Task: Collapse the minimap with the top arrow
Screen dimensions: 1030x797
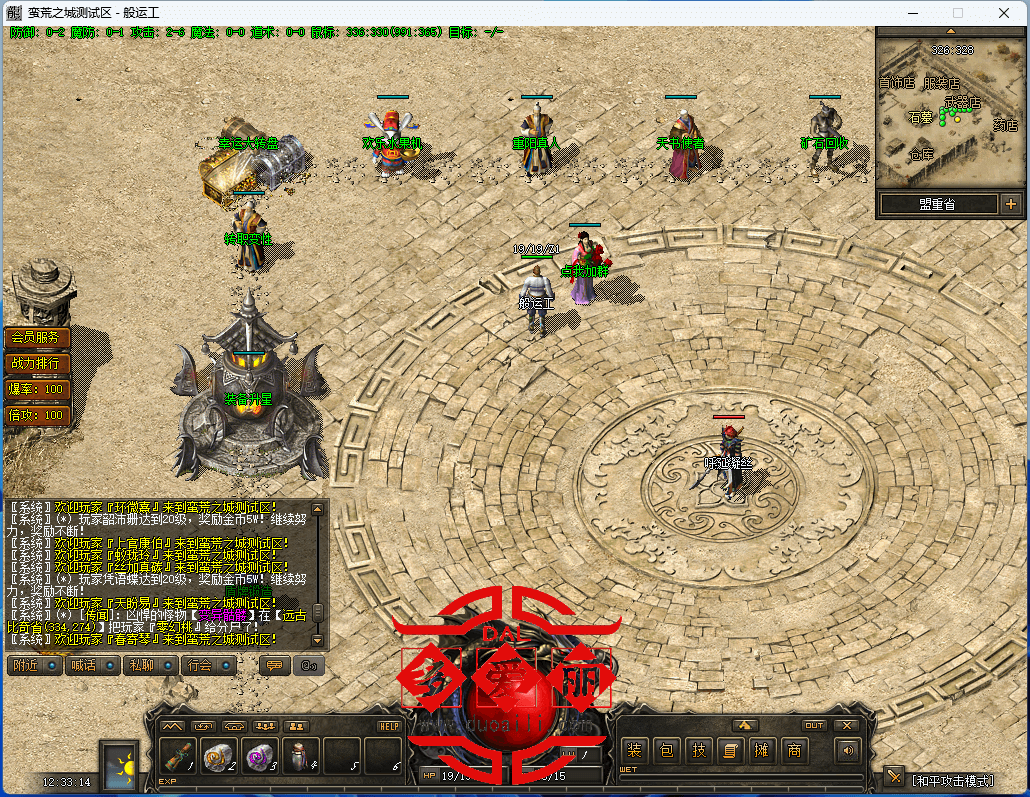Action: [949, 32]
